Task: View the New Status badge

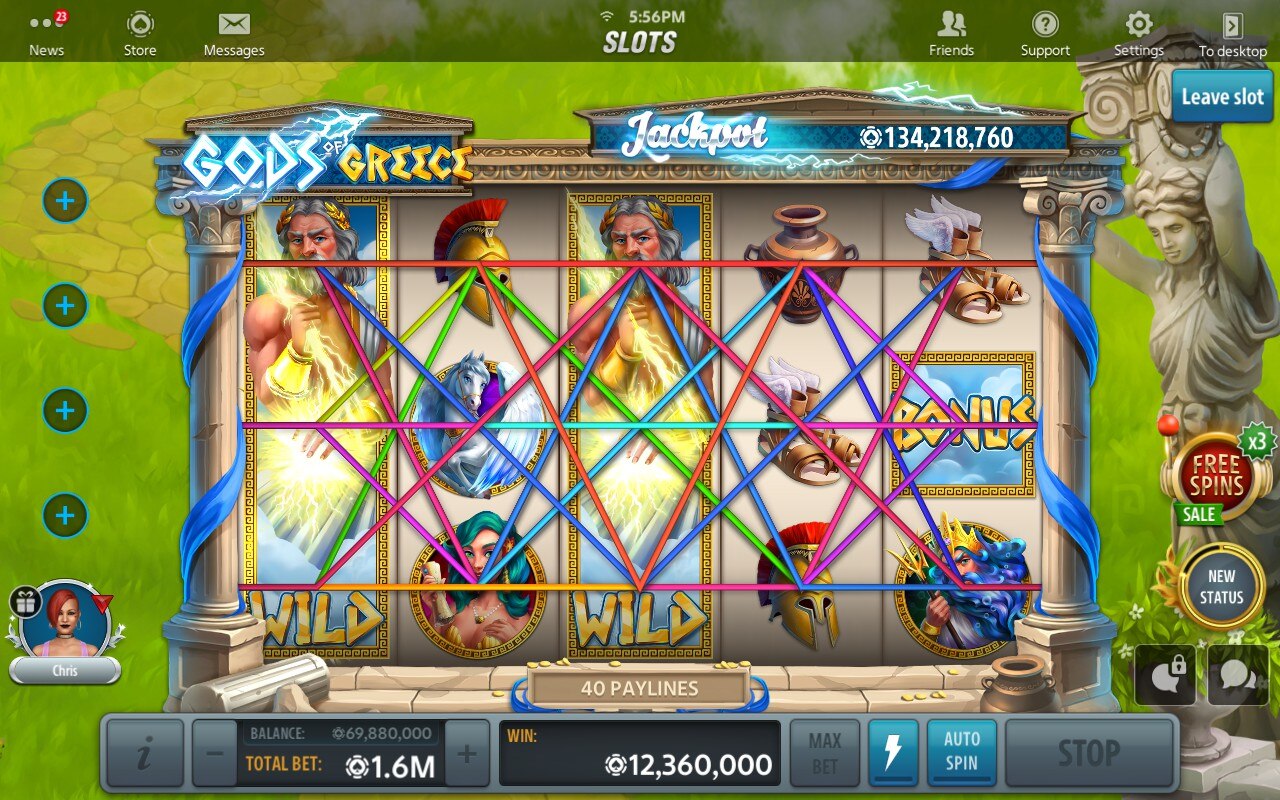Action: click(1221, 587)
